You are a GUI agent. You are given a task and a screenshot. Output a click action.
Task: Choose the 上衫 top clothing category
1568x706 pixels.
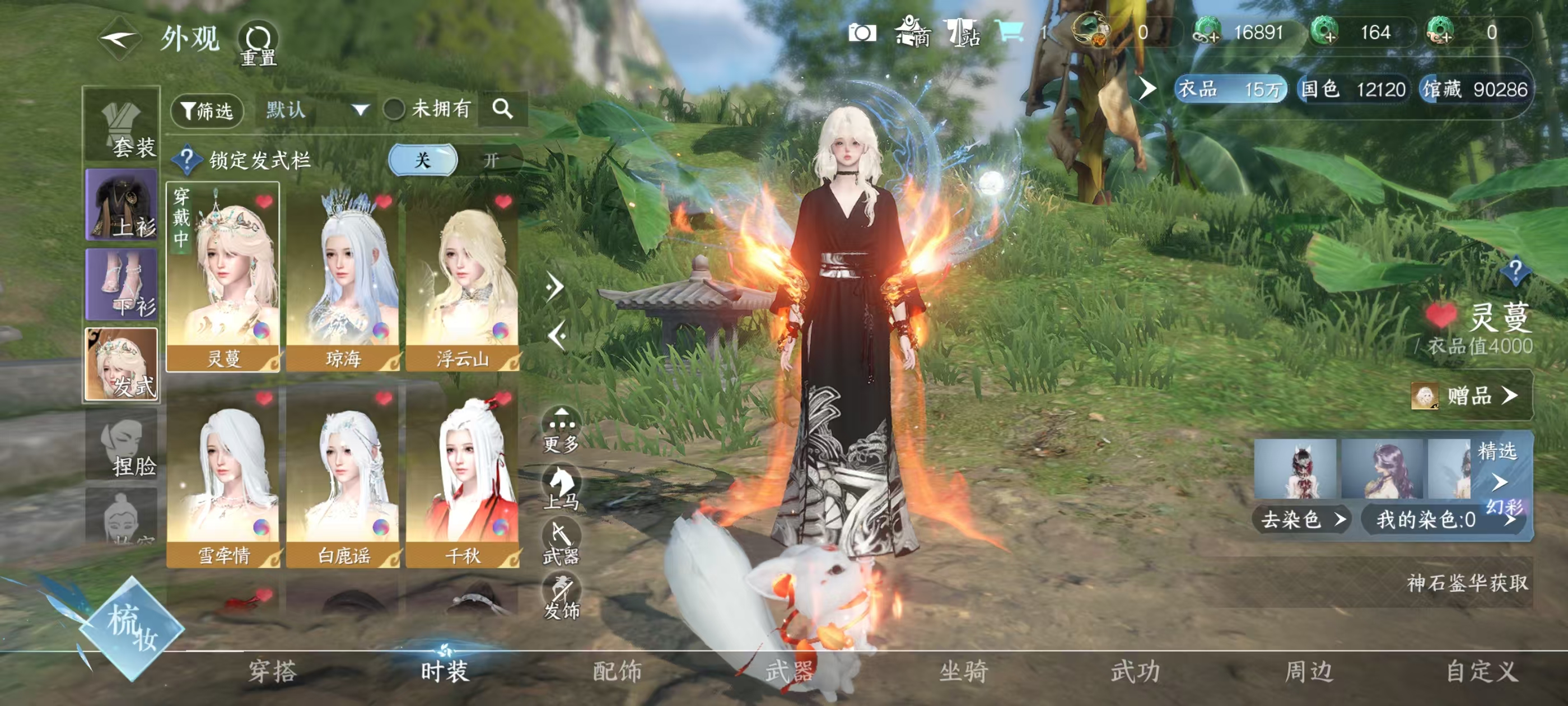tap(122, 205)
